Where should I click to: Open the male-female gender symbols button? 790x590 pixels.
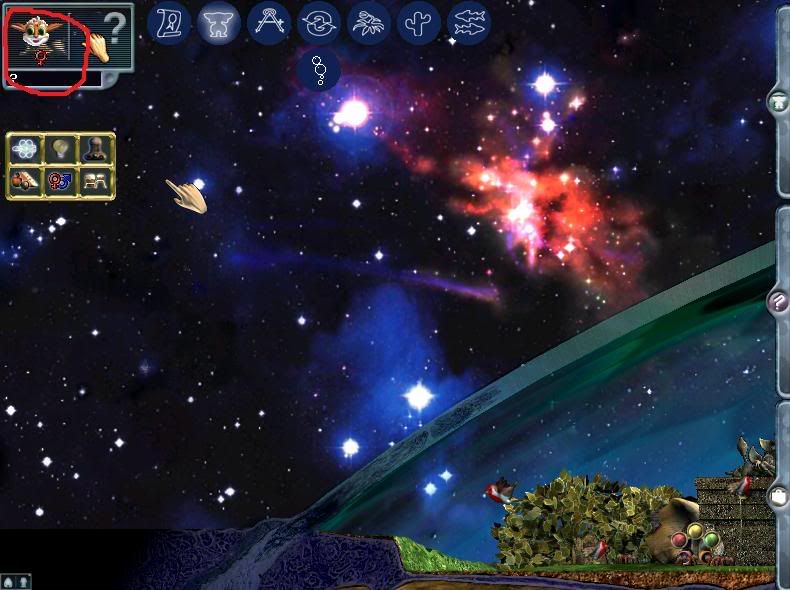[x=60, y=181]
